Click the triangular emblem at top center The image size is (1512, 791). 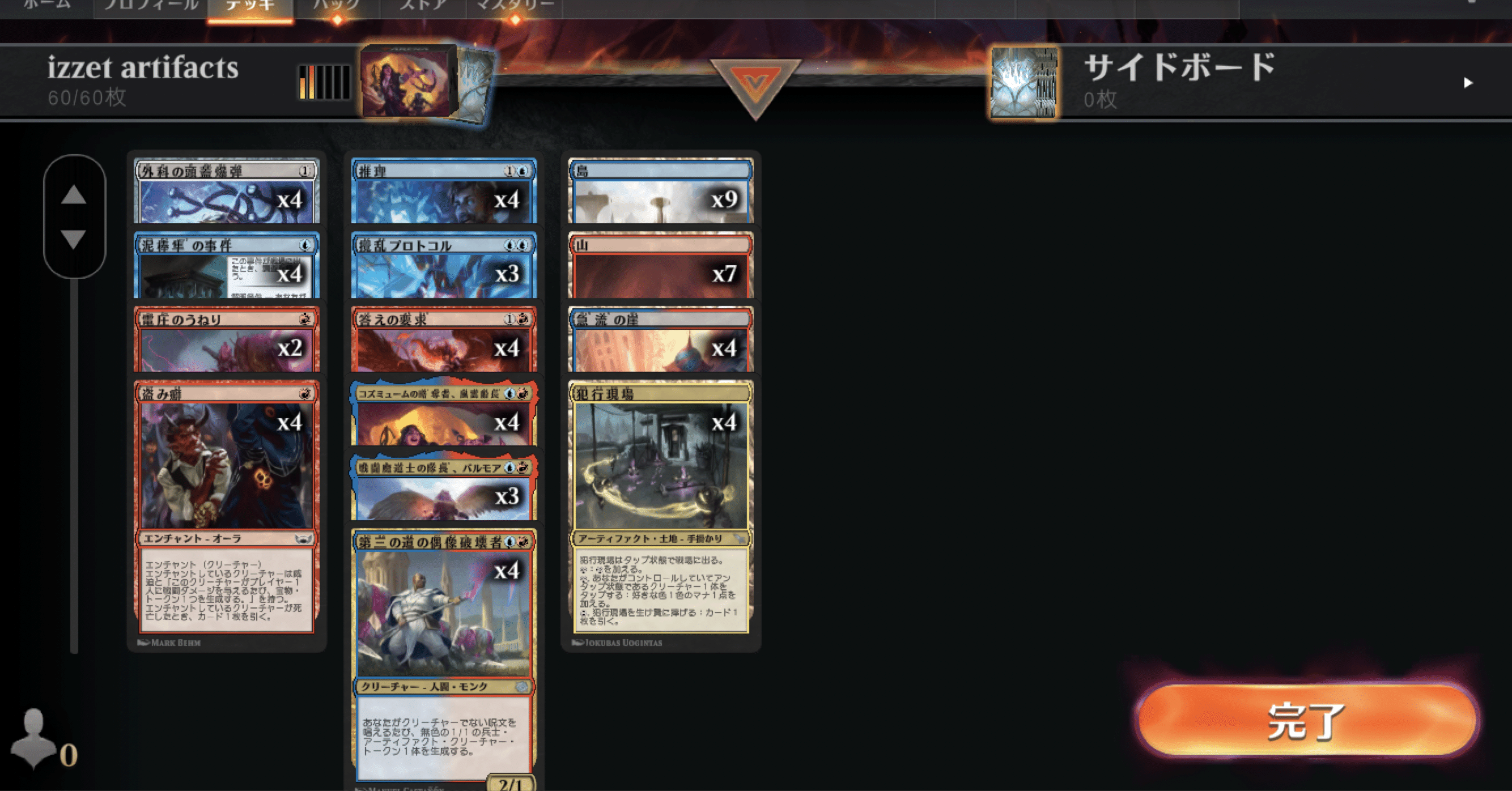(756, 82)
